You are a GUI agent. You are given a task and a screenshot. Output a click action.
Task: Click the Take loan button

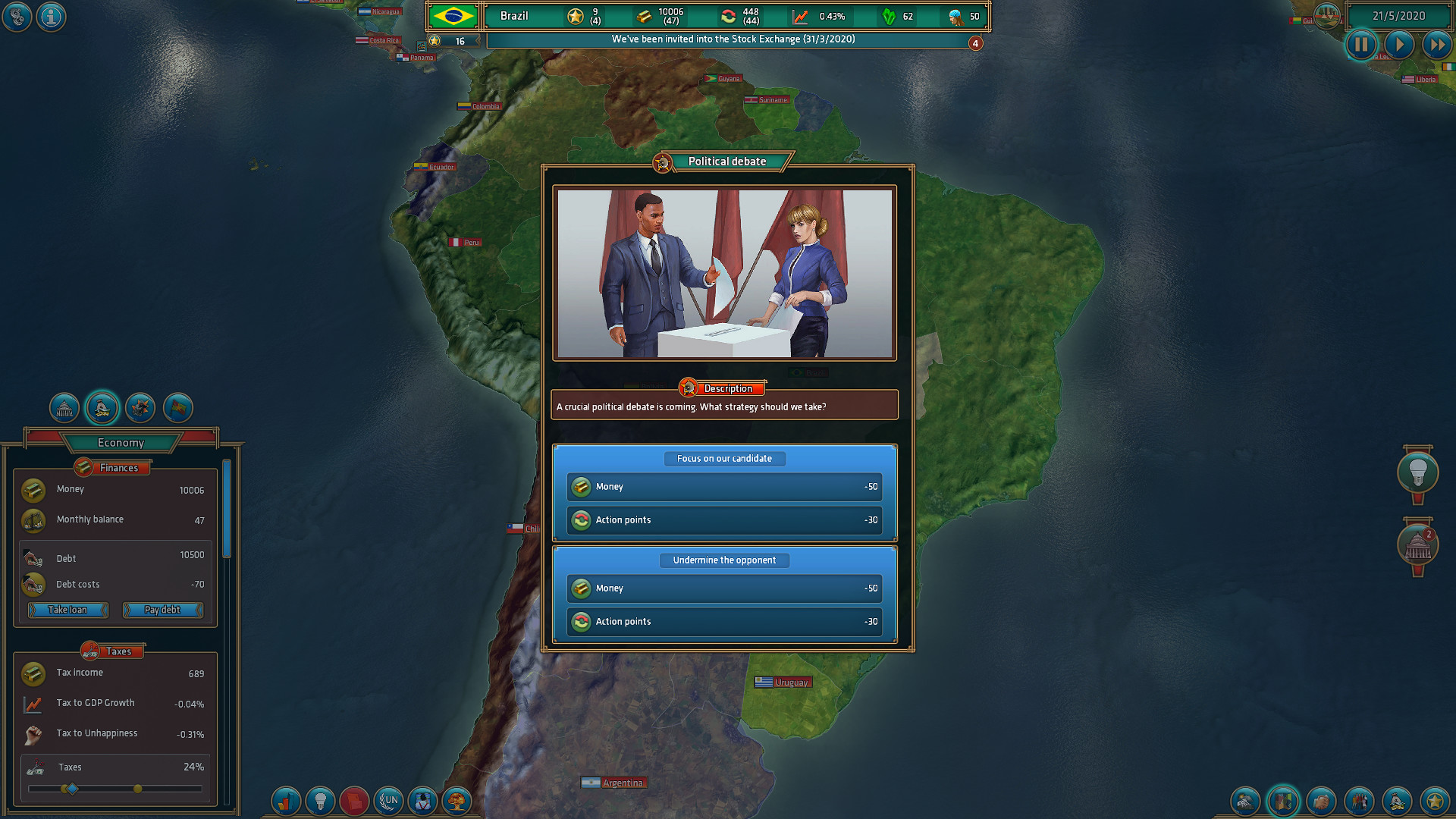coord(67,610)
